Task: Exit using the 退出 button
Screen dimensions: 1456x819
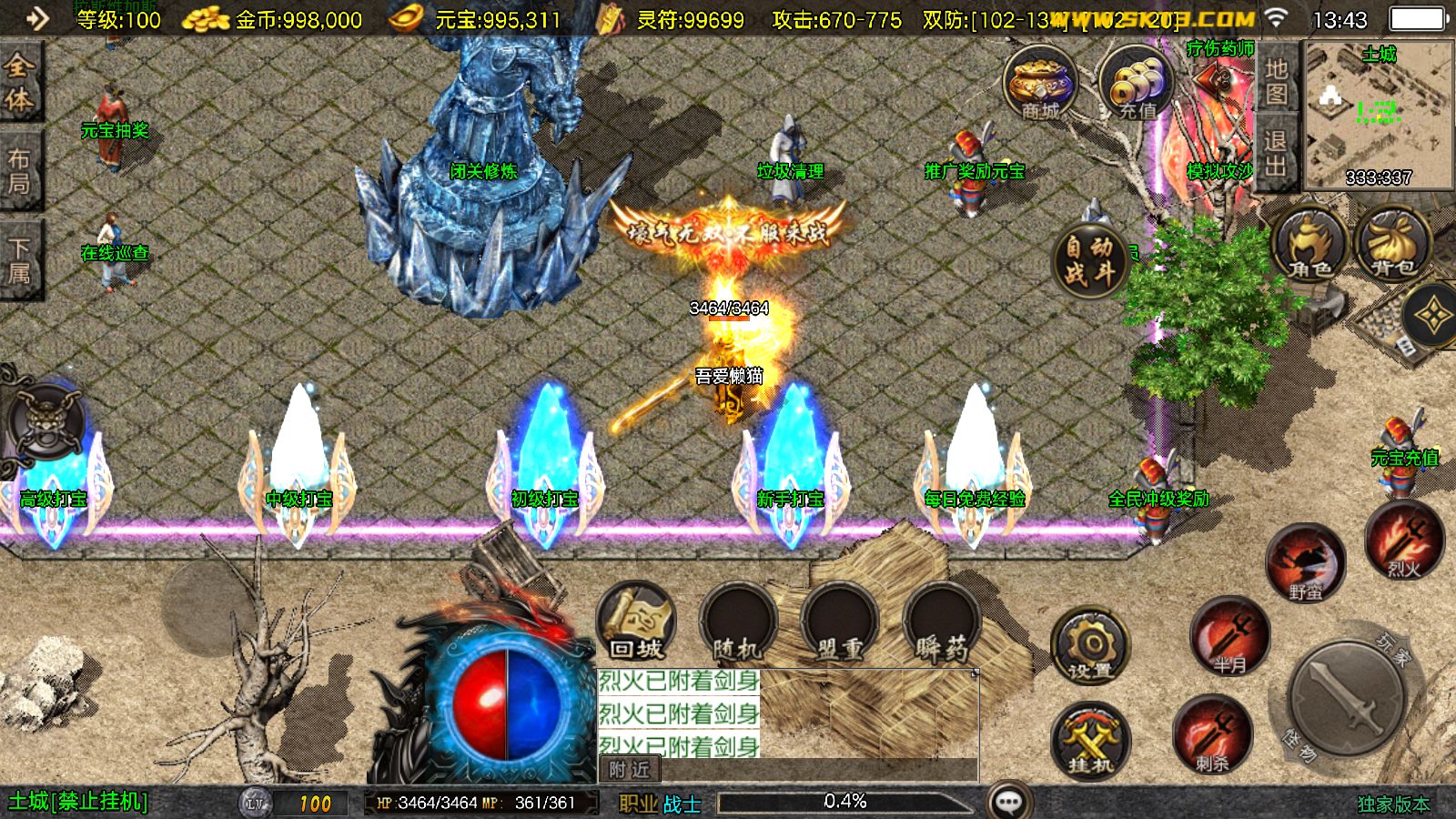Action: coord(1276,153)
